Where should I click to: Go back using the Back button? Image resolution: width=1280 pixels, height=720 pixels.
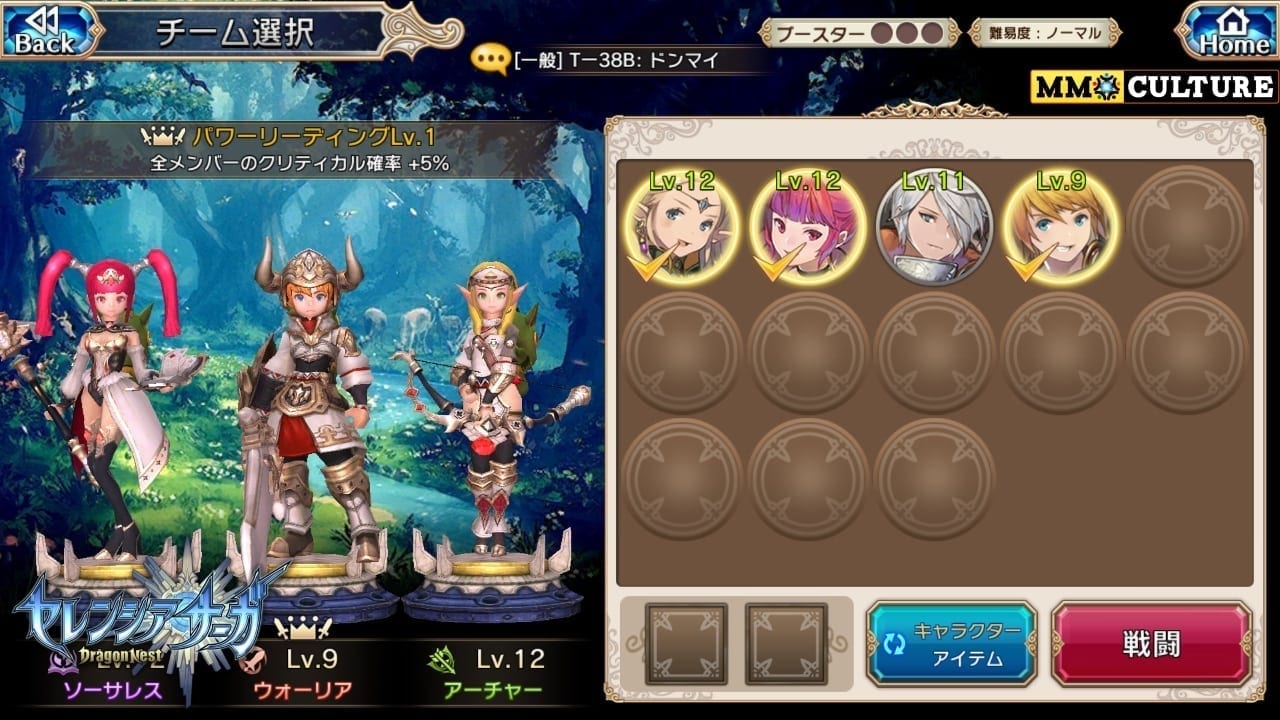point(44,31)
